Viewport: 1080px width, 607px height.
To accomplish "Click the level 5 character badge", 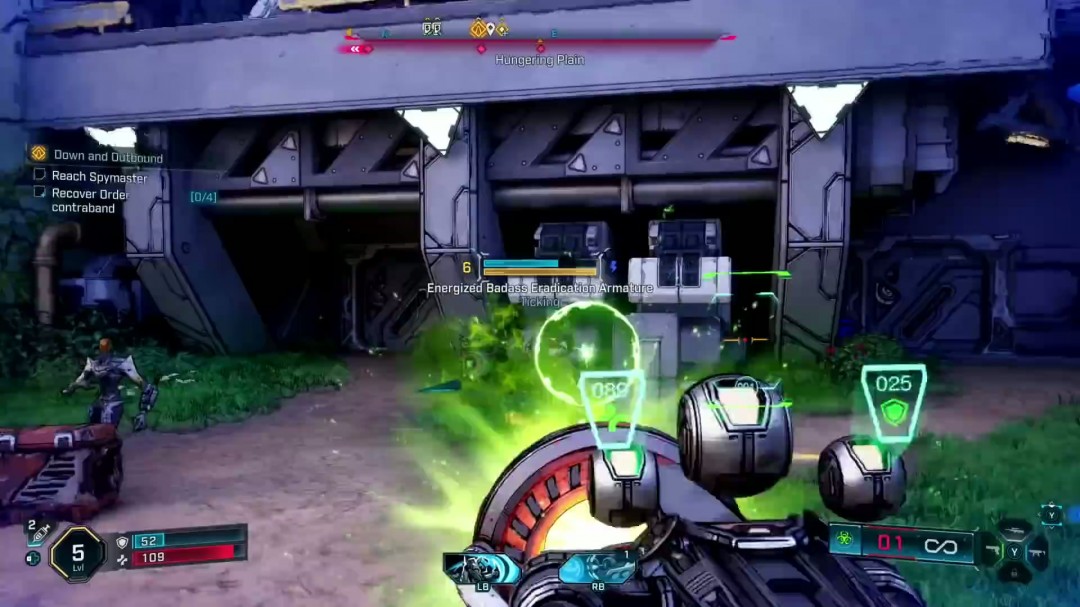I will coord(77,553).
